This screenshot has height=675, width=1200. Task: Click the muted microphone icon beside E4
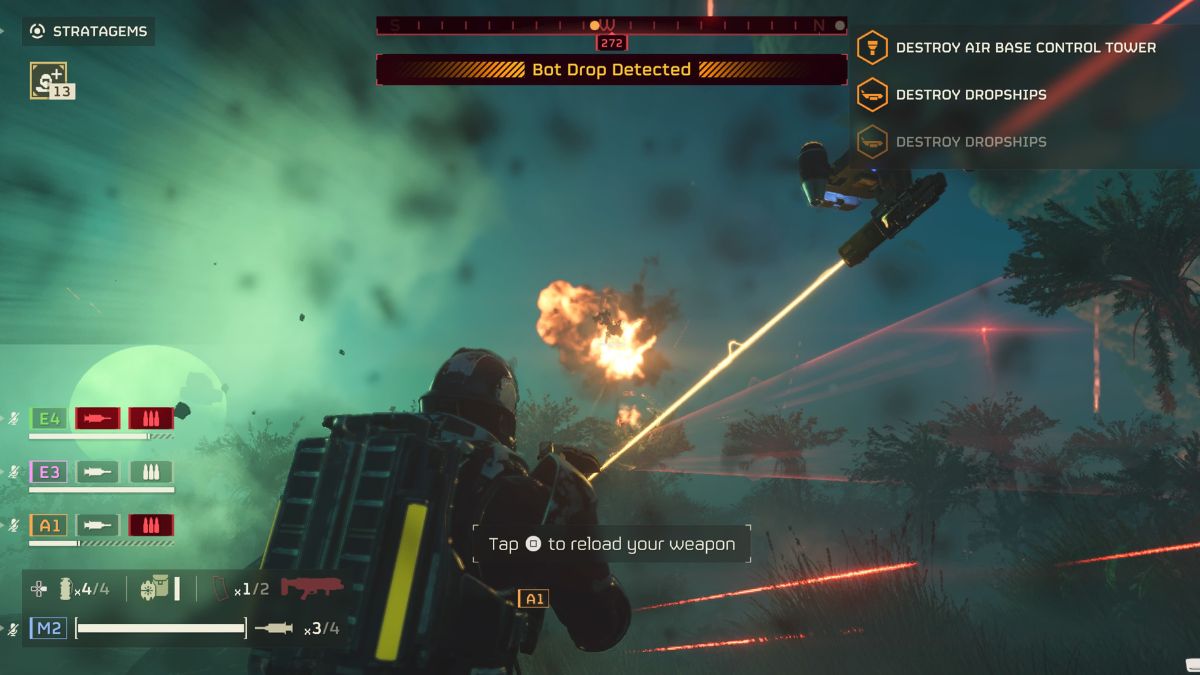point(13,419)
